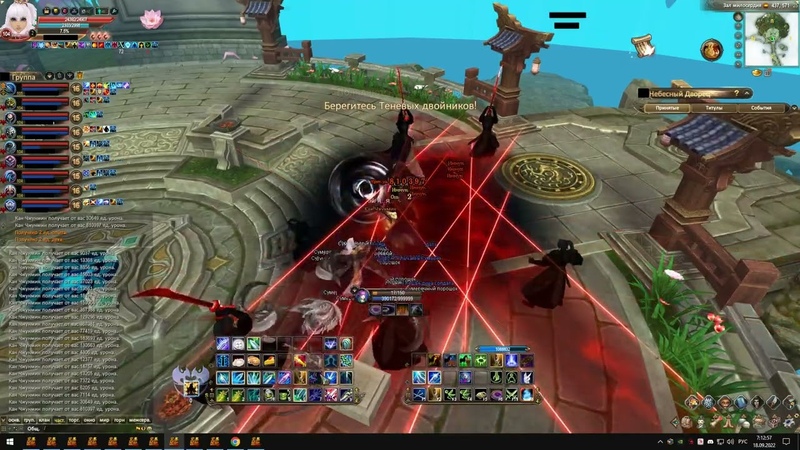Open the Титулы tab
The width and height of the screenshot is (800, 450).
pos(714,107)
